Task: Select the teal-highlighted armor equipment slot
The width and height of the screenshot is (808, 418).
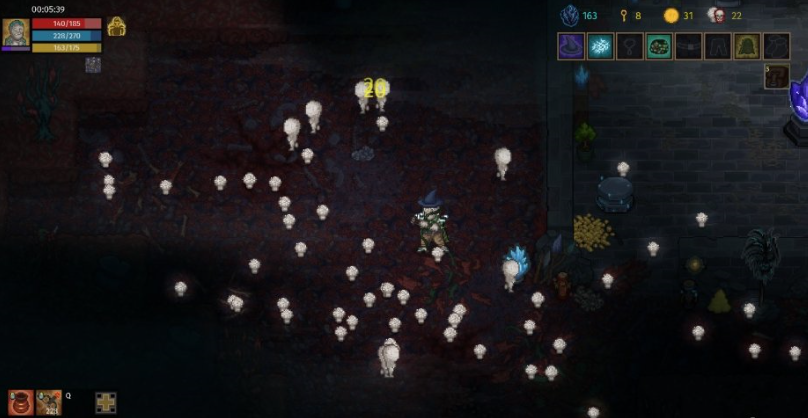Action: point(658,46)
